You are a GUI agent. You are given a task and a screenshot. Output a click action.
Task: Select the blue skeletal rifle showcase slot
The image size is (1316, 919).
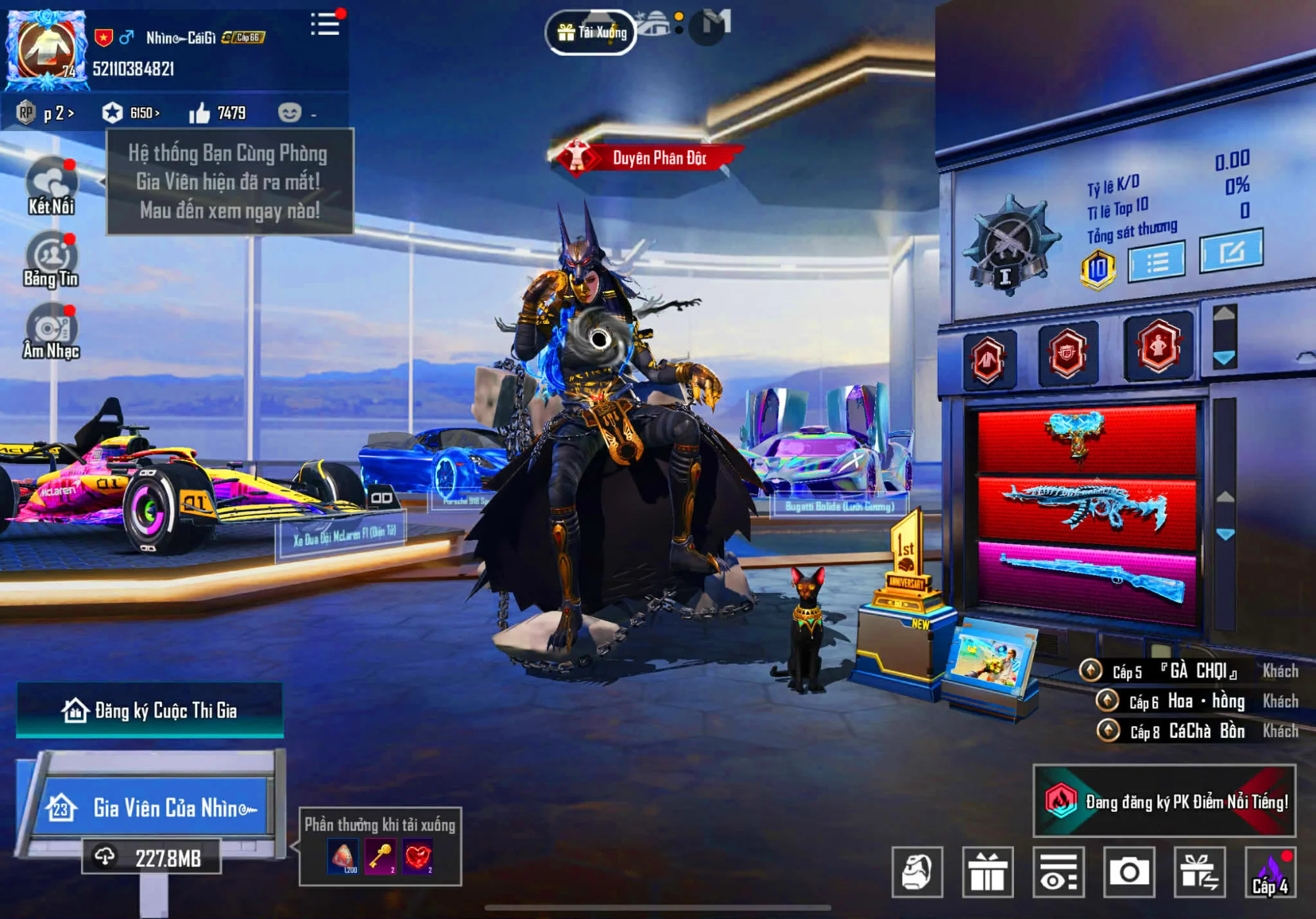coord(1086,512)
